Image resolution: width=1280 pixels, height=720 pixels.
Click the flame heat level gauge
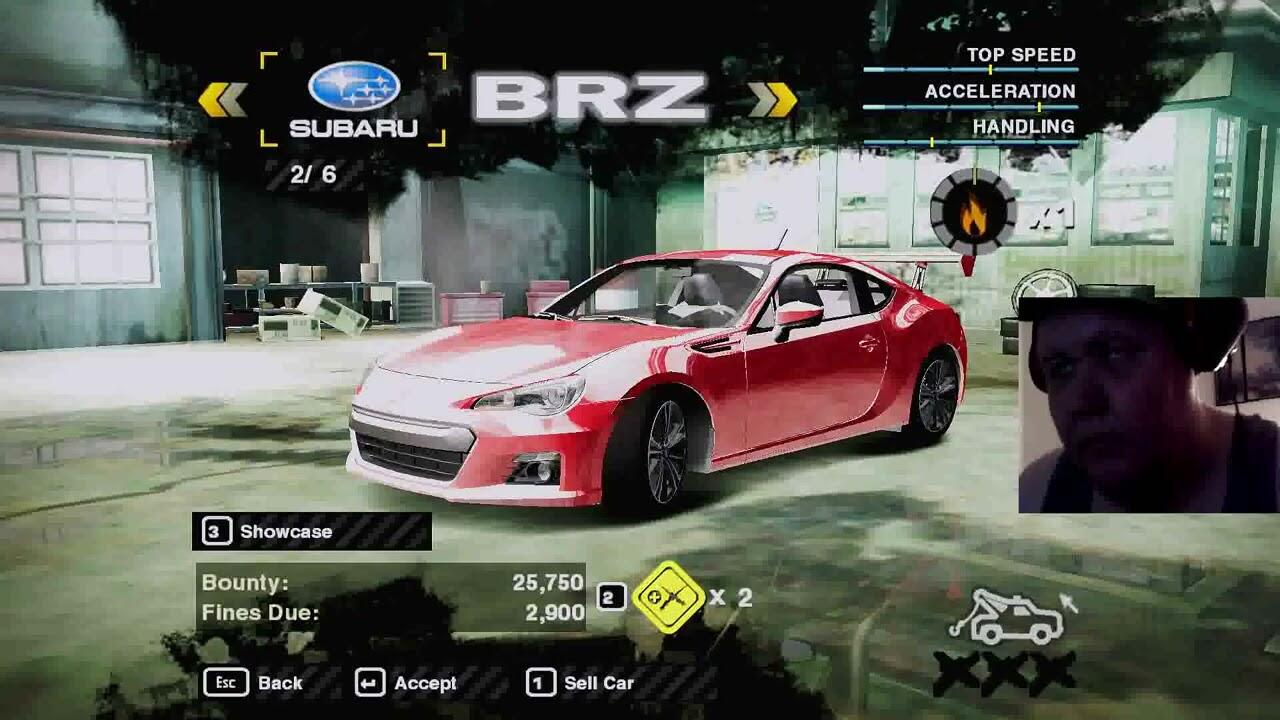[x=972, y=211]
